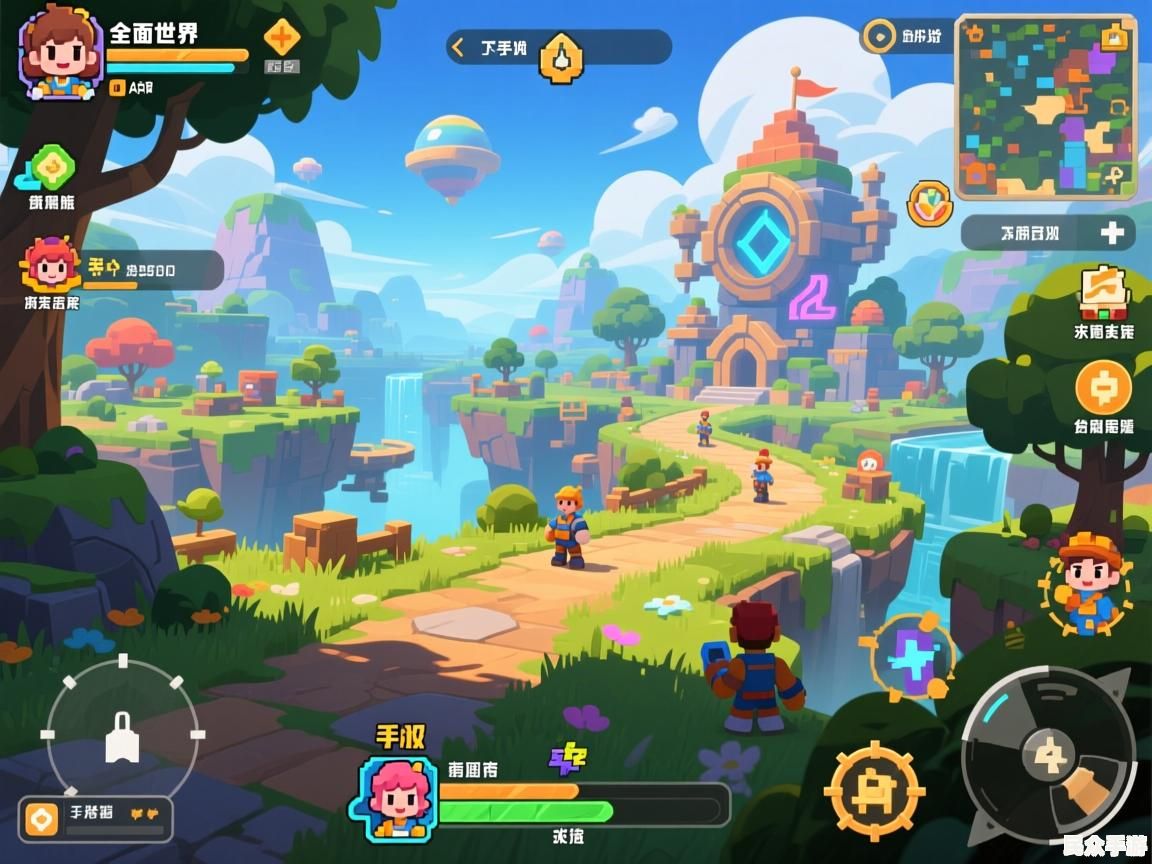Open the player avatar profile
Screen dimensions: 1152x864
pos(60,52)
